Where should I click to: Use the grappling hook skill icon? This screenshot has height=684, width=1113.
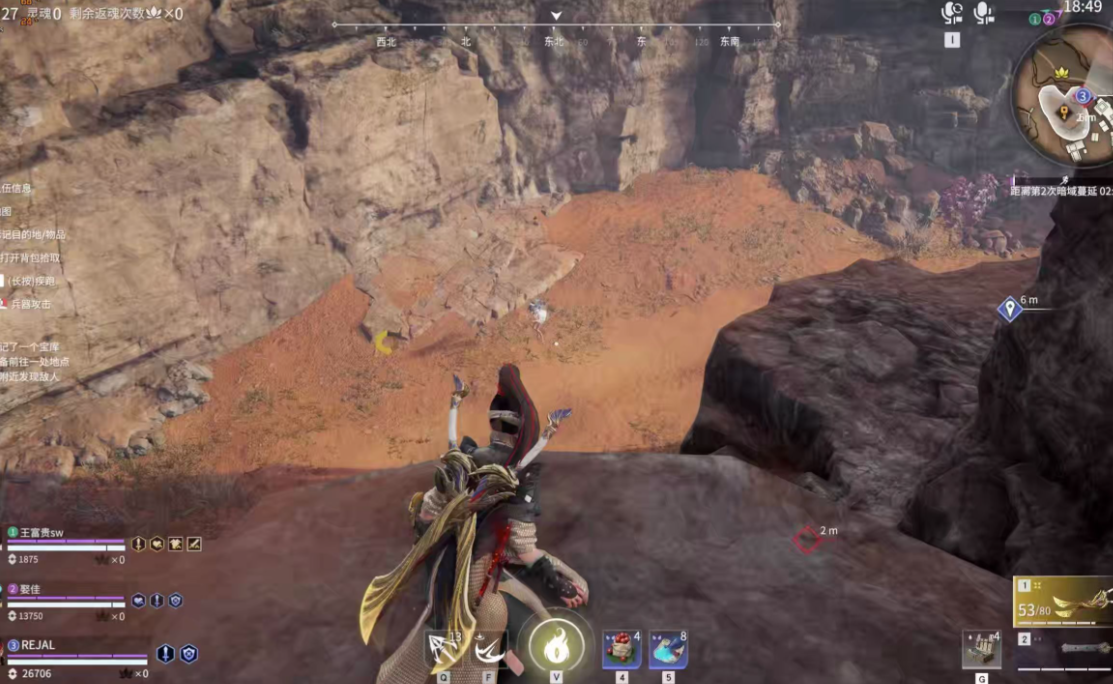[x=444, y=649]
